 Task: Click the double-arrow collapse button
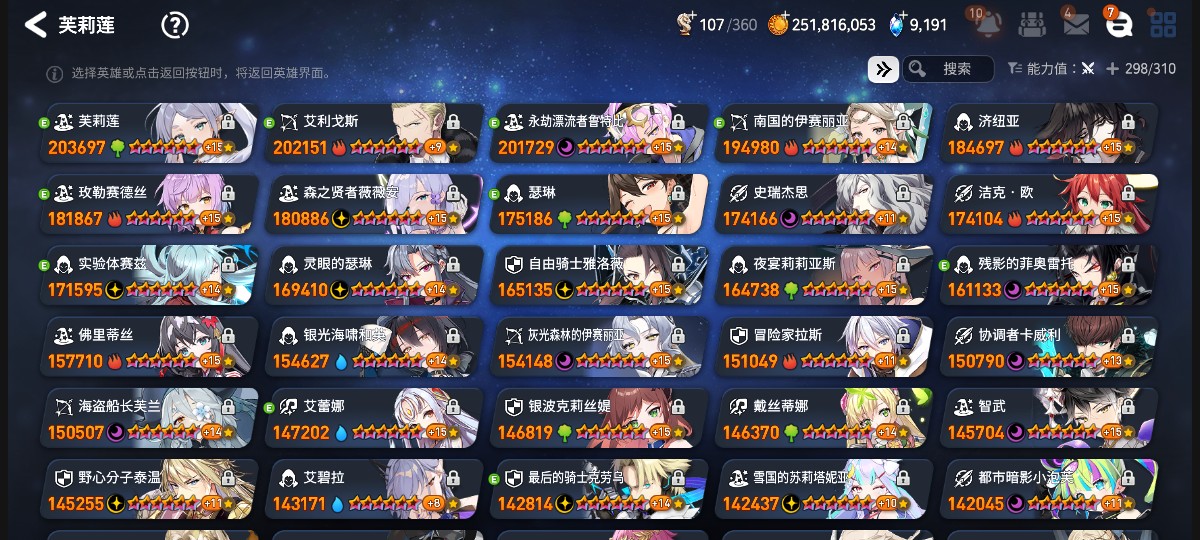click(882, 68)
